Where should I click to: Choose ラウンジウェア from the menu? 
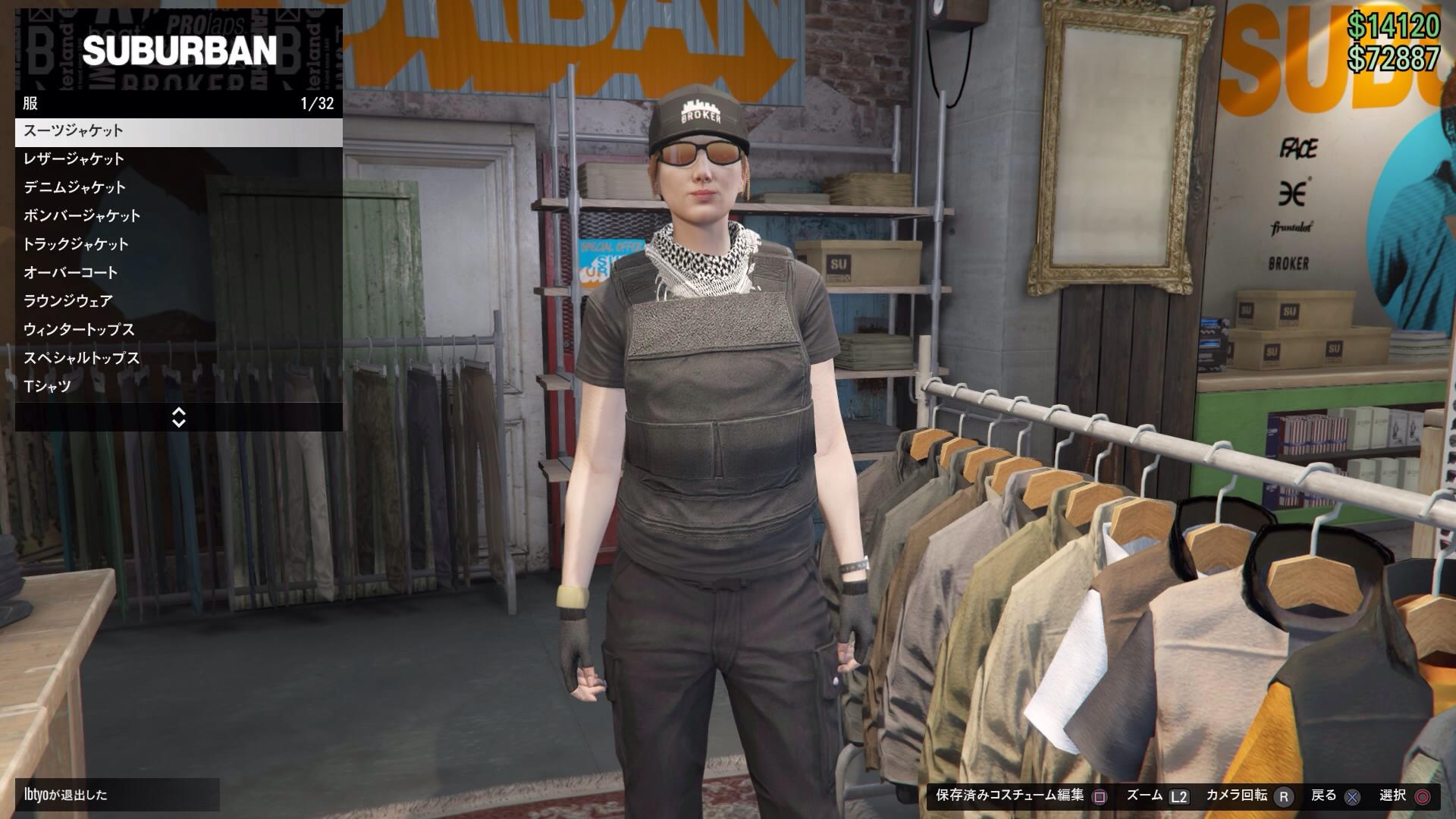[178, 301]
